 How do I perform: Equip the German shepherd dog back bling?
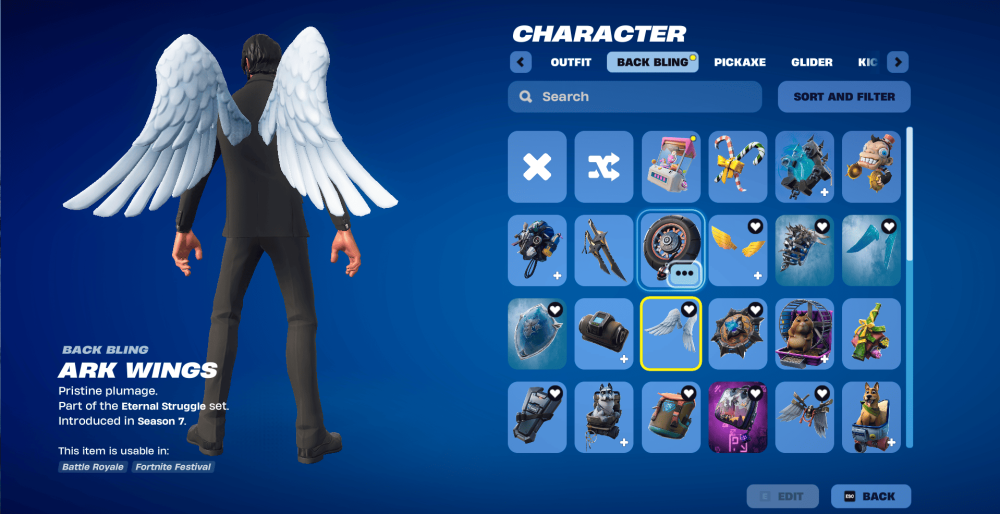(x=871, y=417)
